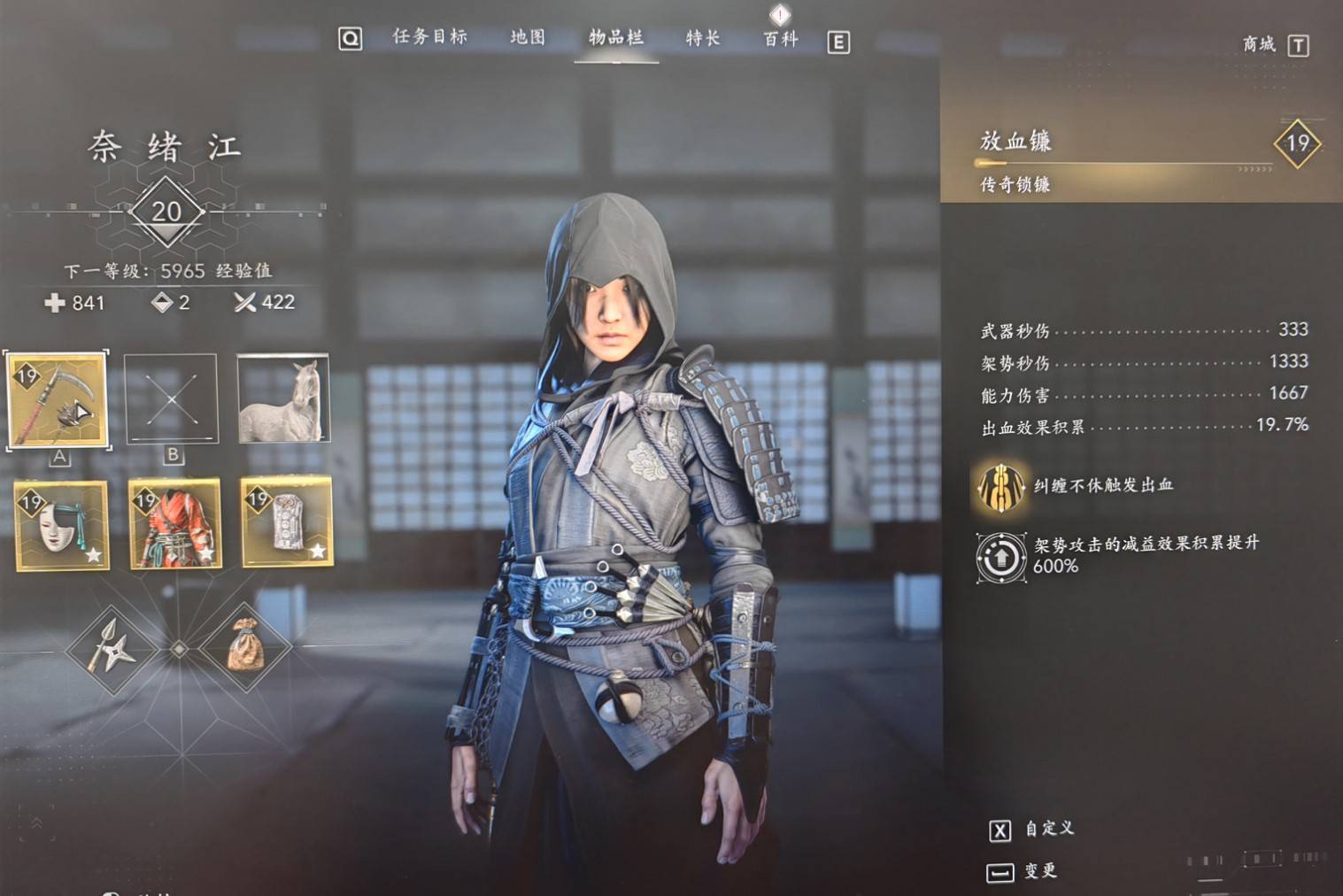
Task: Open the 百科 encyclopedia notification badge
Action: [777, 15]
